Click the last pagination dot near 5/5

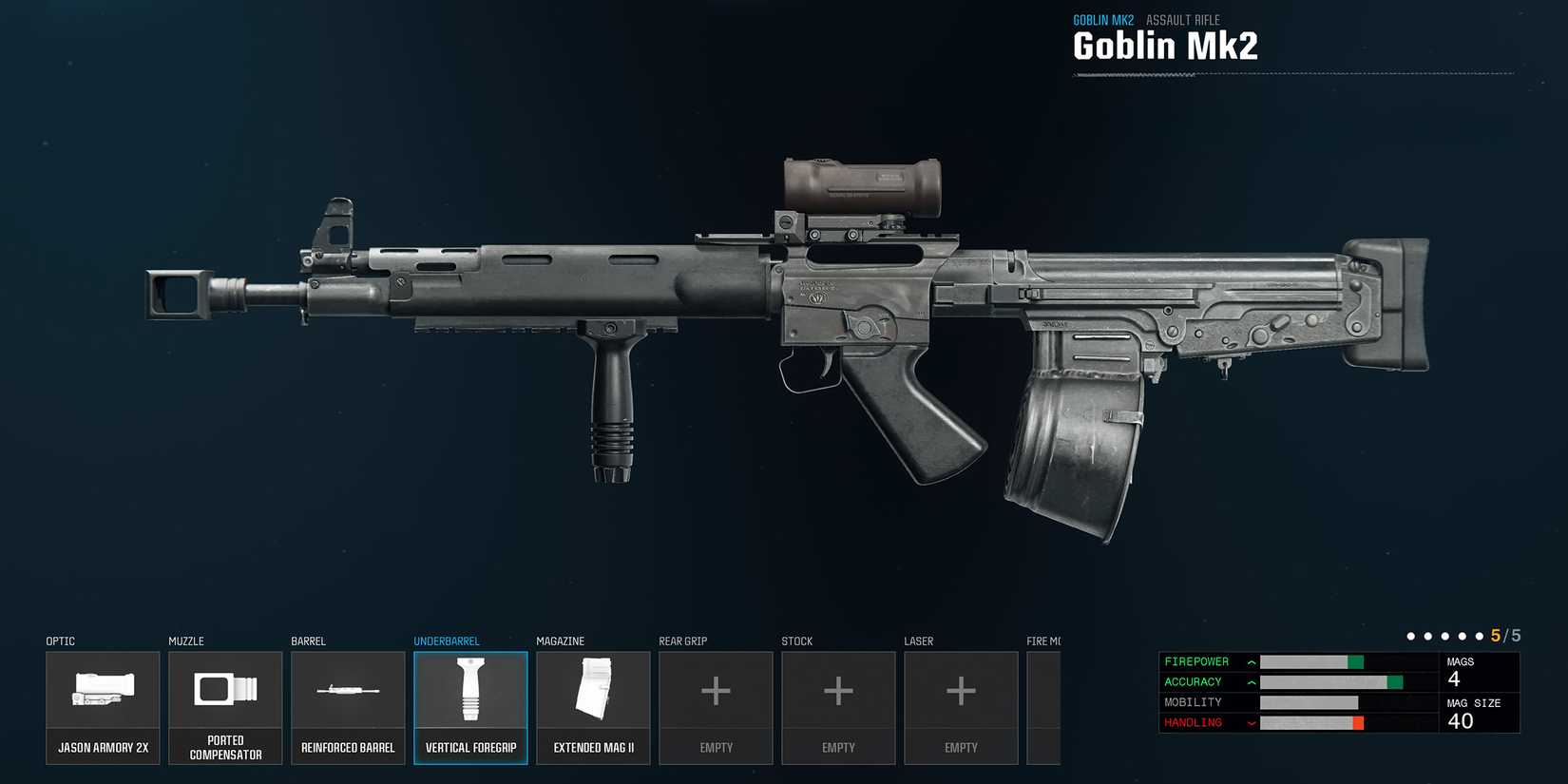click(1478, 635)
